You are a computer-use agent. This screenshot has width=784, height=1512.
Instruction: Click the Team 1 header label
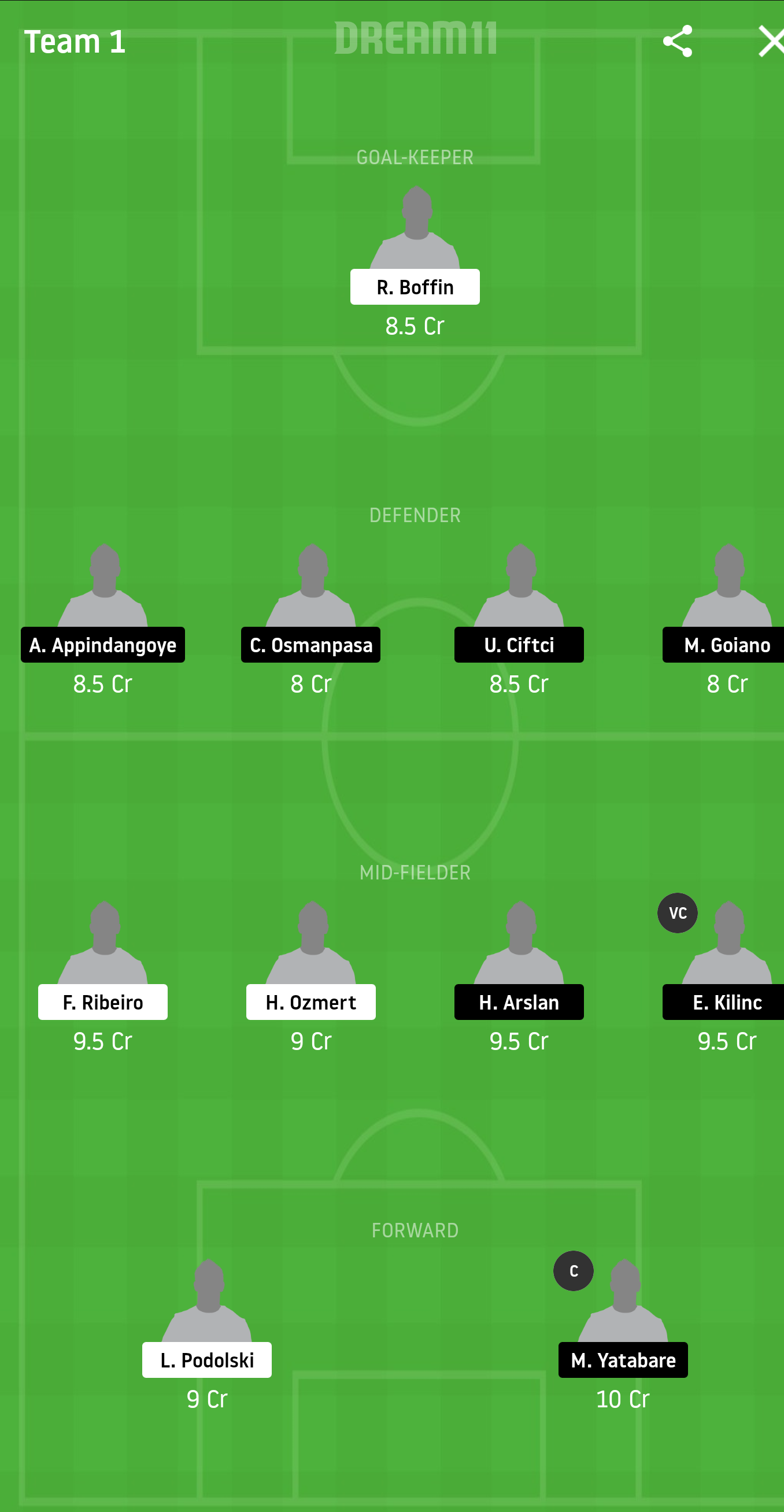75,42
